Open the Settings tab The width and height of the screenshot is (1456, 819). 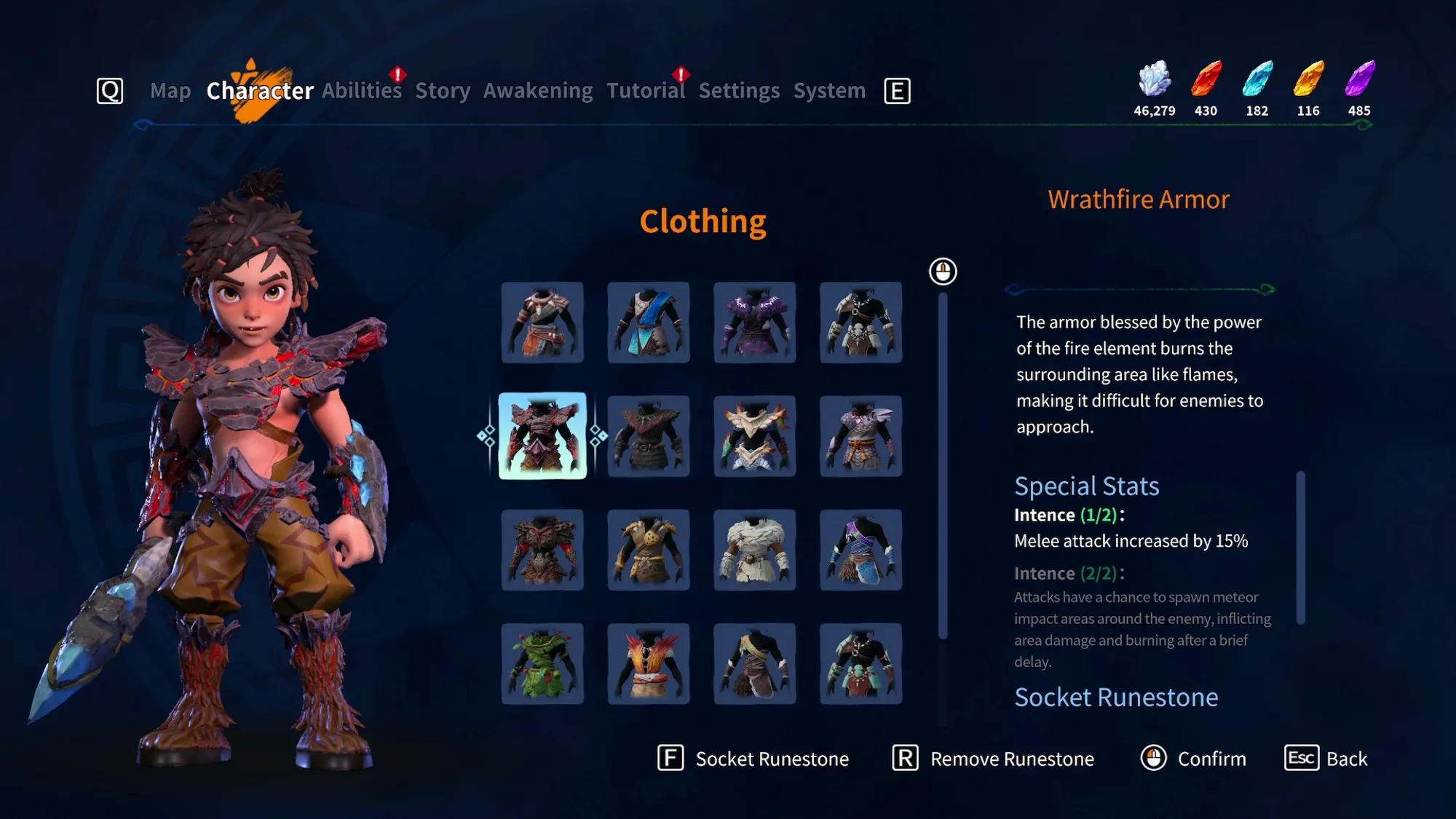pyautogui.click(x=739, y=91)
